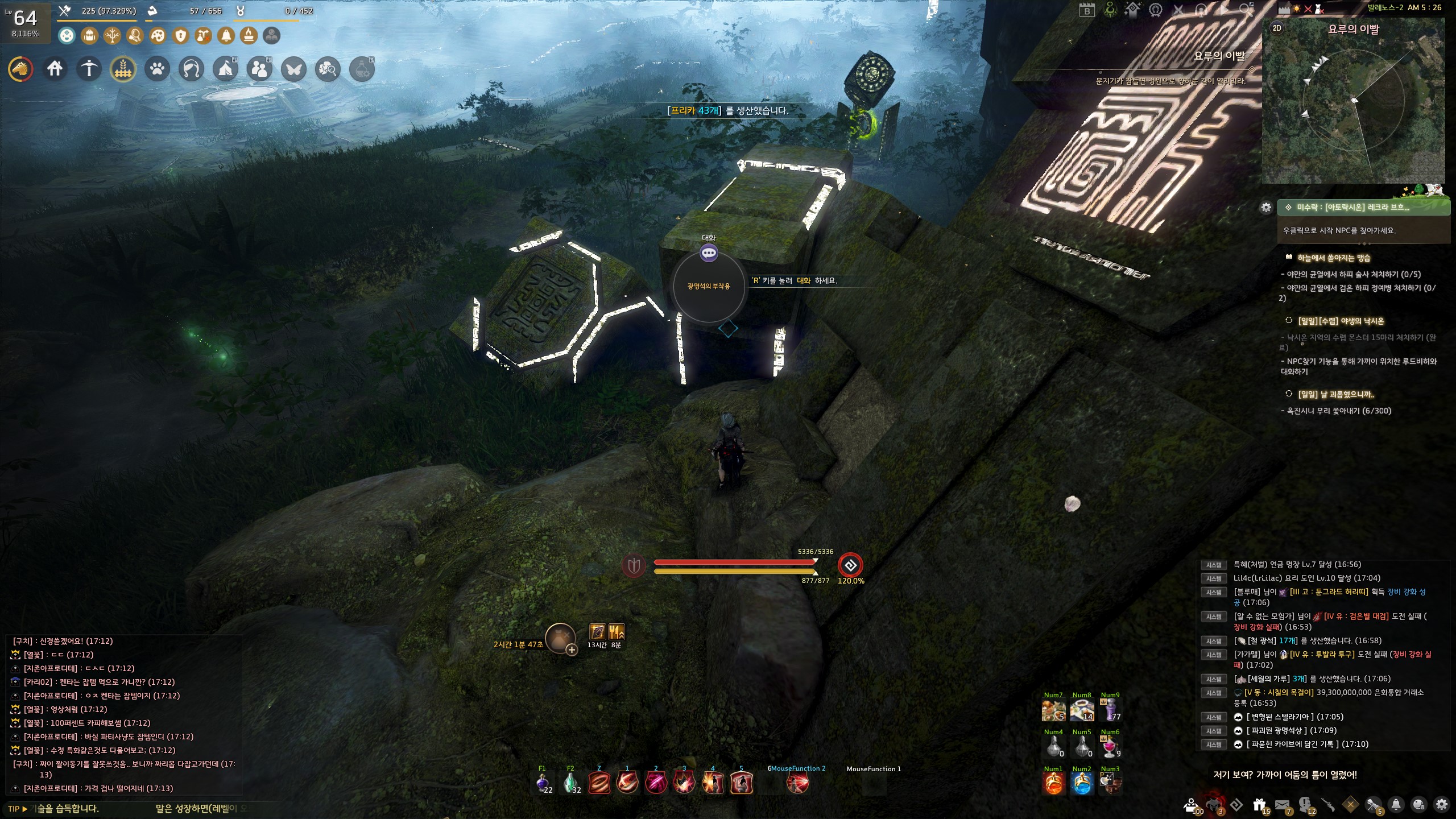
Task: Open the golden horse mount icon
Action: click(20, 69)
